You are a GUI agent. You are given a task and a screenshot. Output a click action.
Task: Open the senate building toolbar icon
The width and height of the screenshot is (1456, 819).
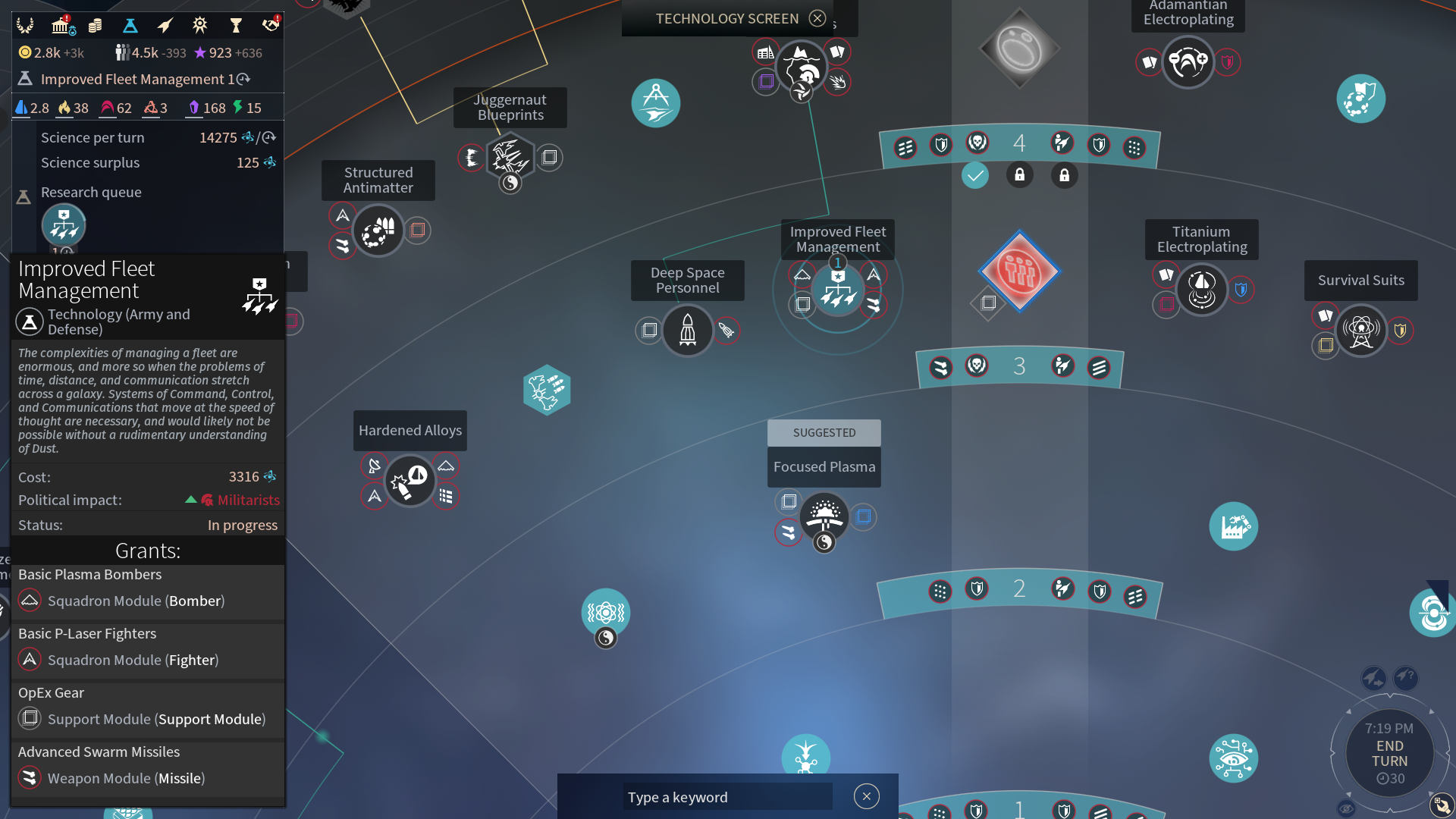(x=61, y=26)
